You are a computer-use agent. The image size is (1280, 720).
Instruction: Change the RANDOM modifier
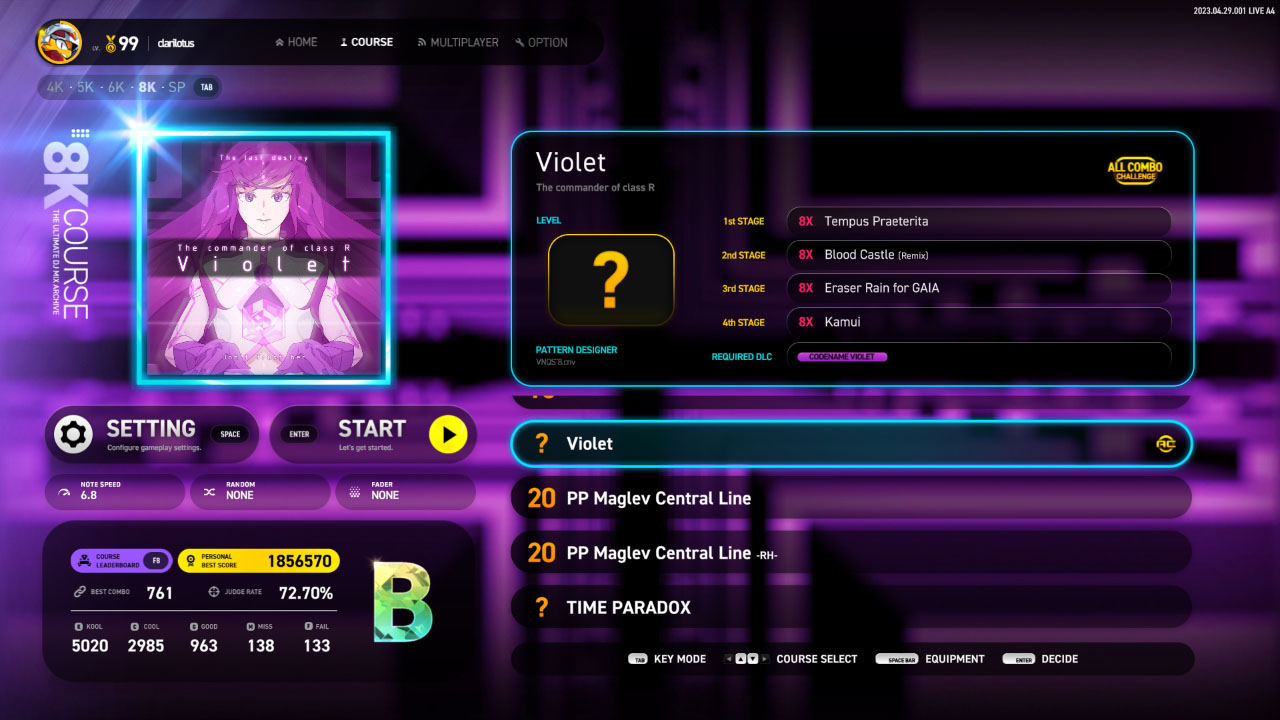pyautogui.click(x=259, y=491)
